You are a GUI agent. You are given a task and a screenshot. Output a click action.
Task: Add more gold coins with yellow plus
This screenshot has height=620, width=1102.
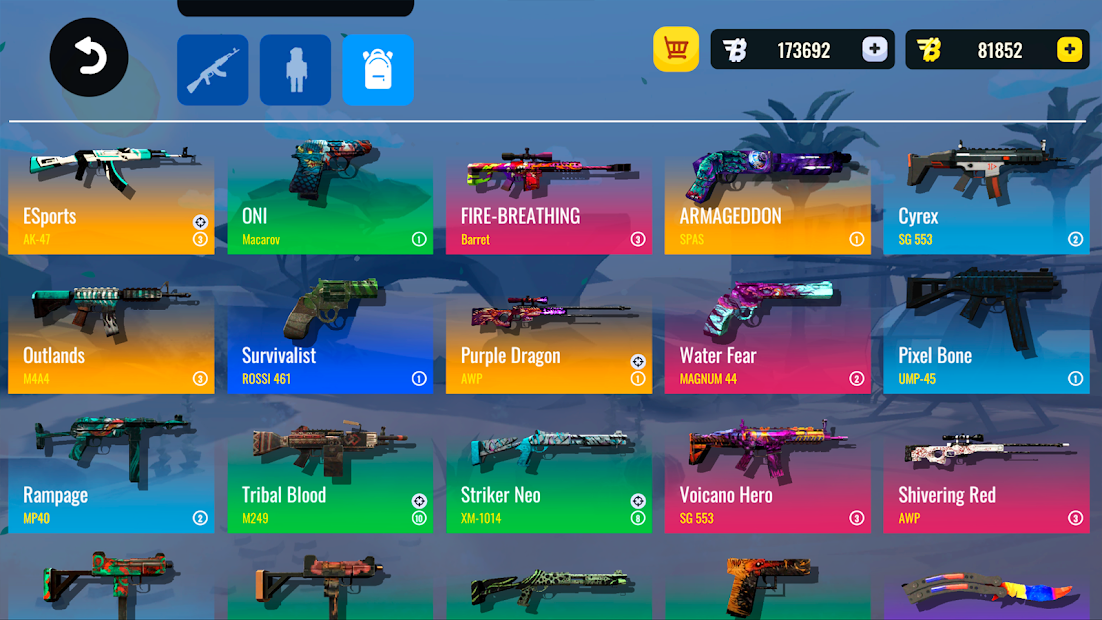click(1069, 50)
